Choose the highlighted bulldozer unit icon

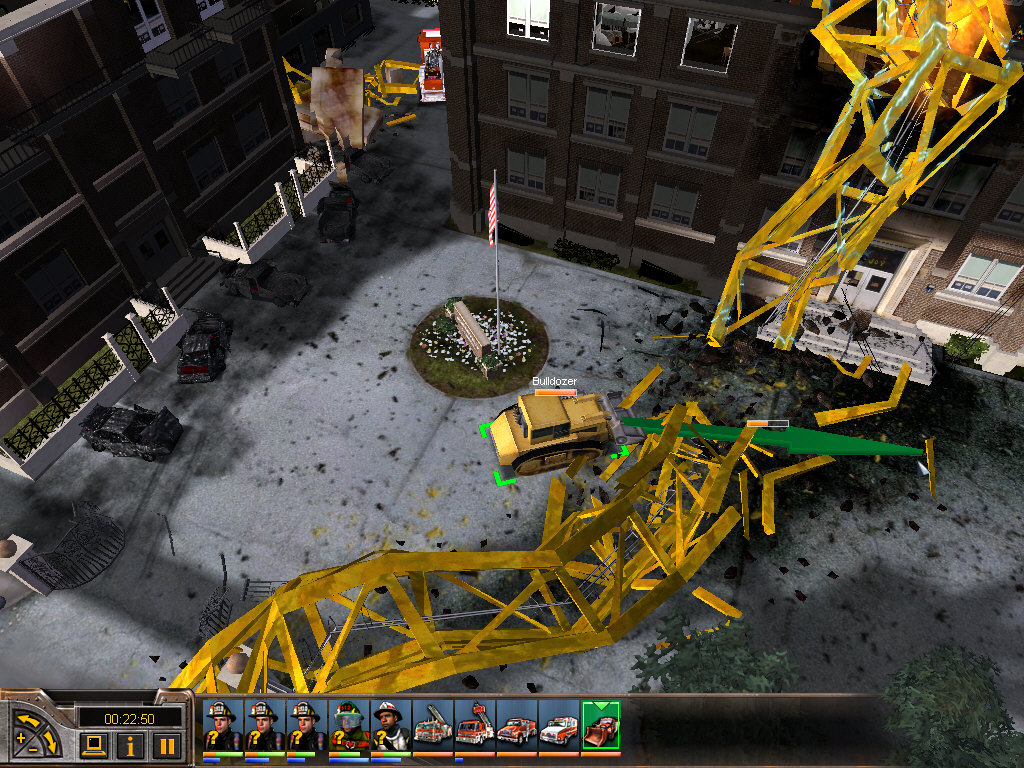[x=600, y=724]
